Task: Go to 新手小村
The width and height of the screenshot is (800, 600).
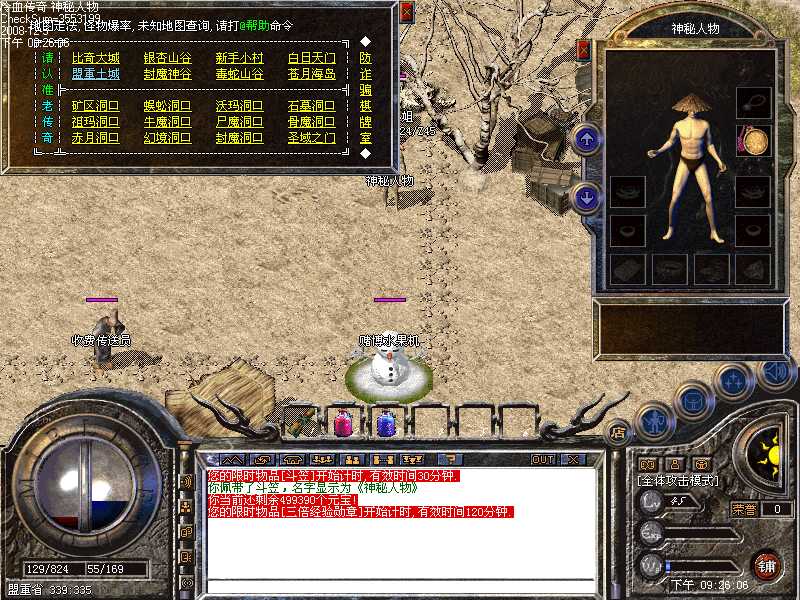Action: coord(239,58)
